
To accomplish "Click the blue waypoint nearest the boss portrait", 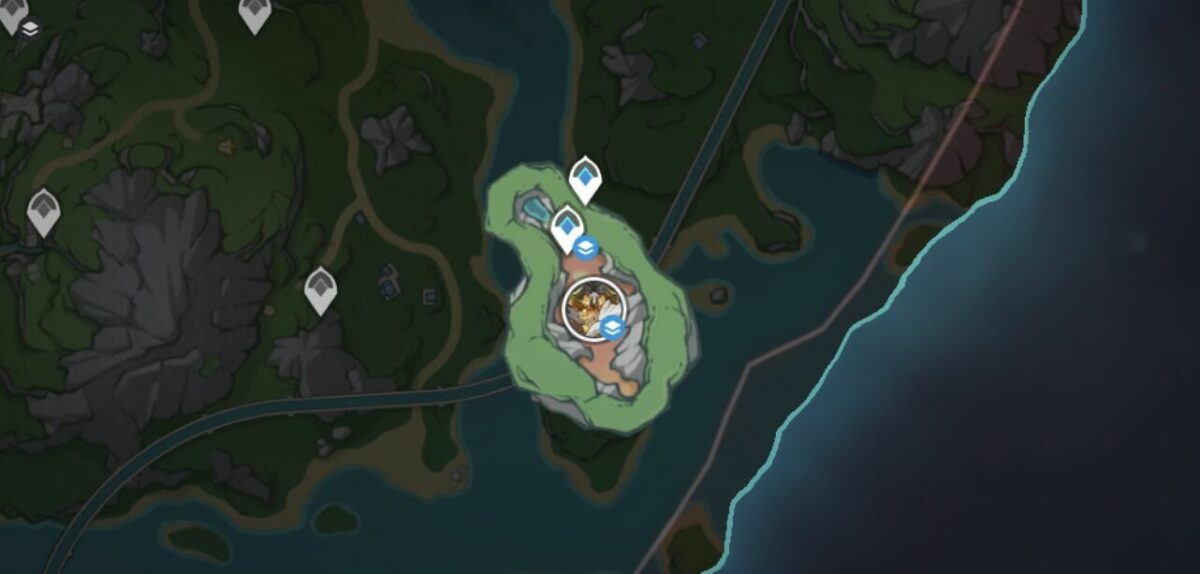I will [567, 227].
